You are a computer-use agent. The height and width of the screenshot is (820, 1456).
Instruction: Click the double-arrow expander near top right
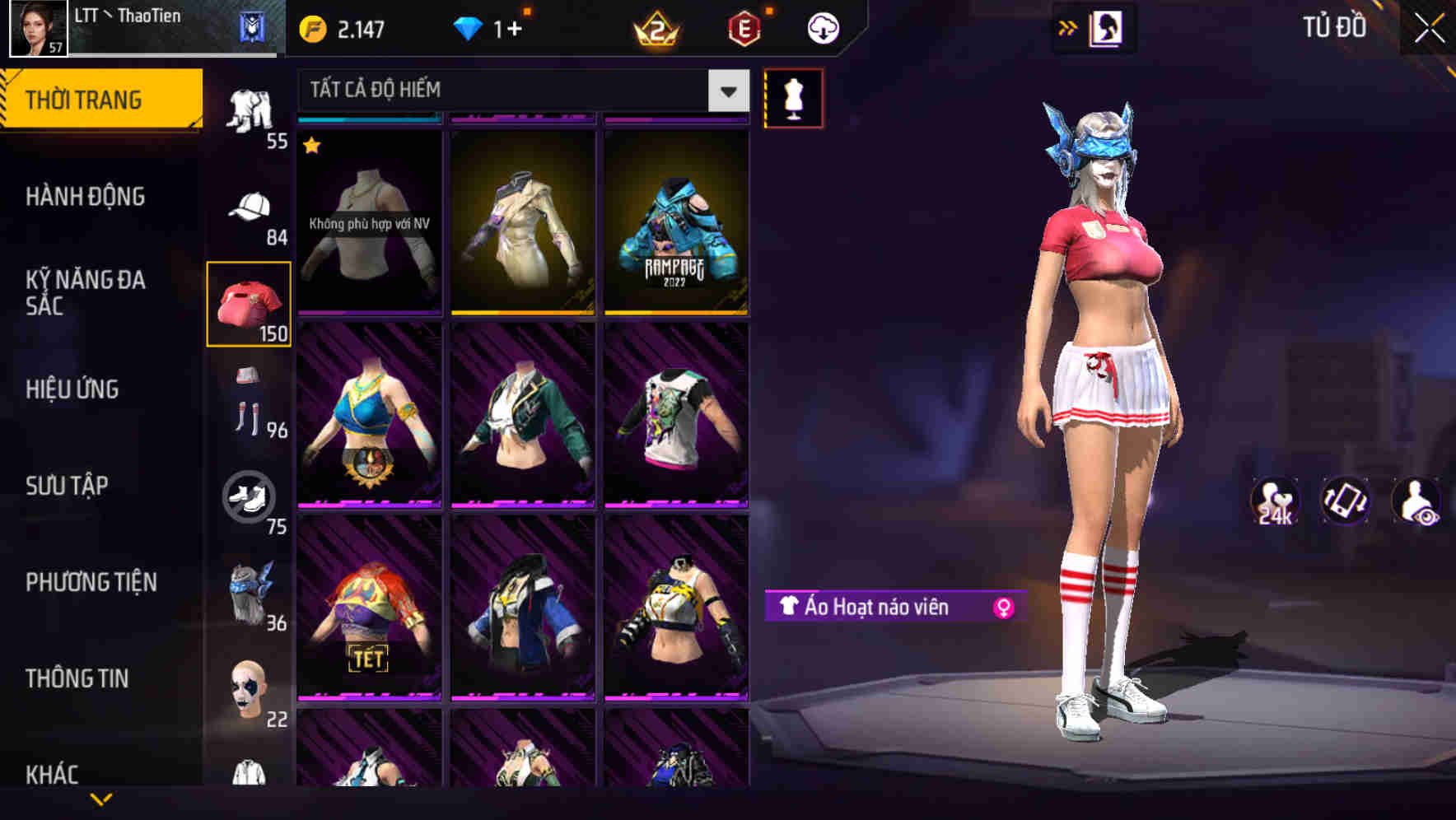coord(1069,26)
